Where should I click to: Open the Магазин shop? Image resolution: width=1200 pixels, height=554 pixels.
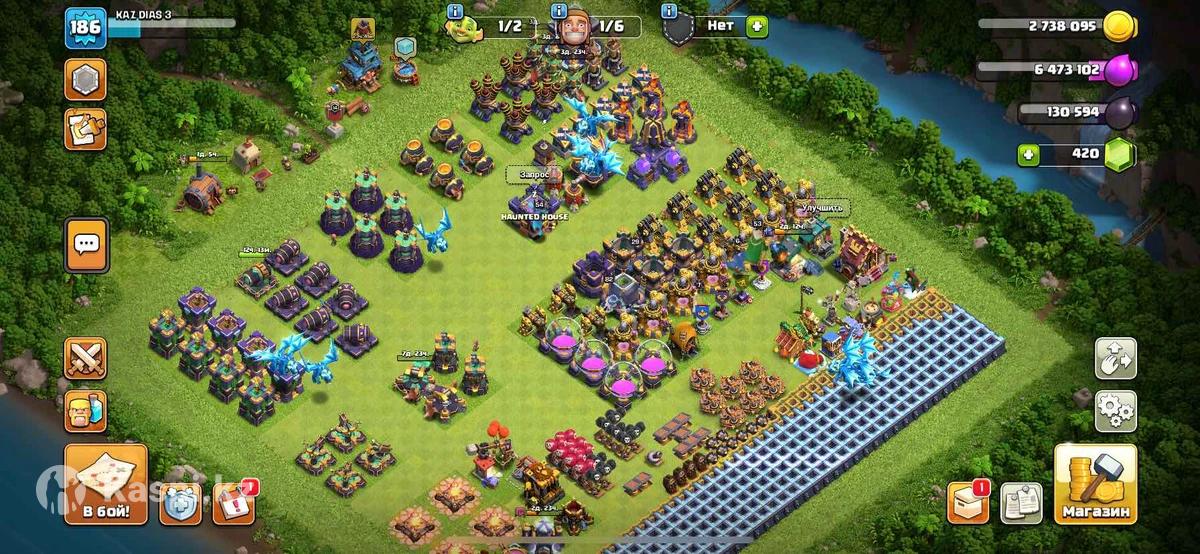click(1095, 485)
